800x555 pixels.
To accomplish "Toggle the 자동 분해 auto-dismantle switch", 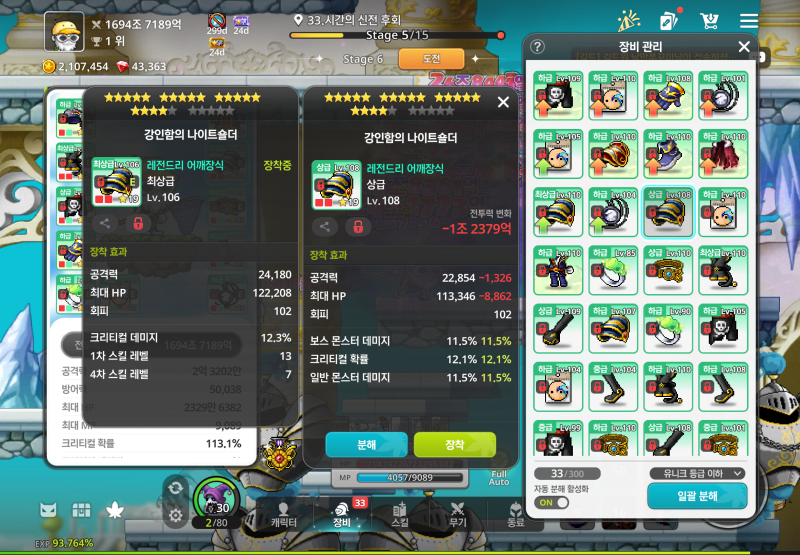I will (x=551, y=503).
